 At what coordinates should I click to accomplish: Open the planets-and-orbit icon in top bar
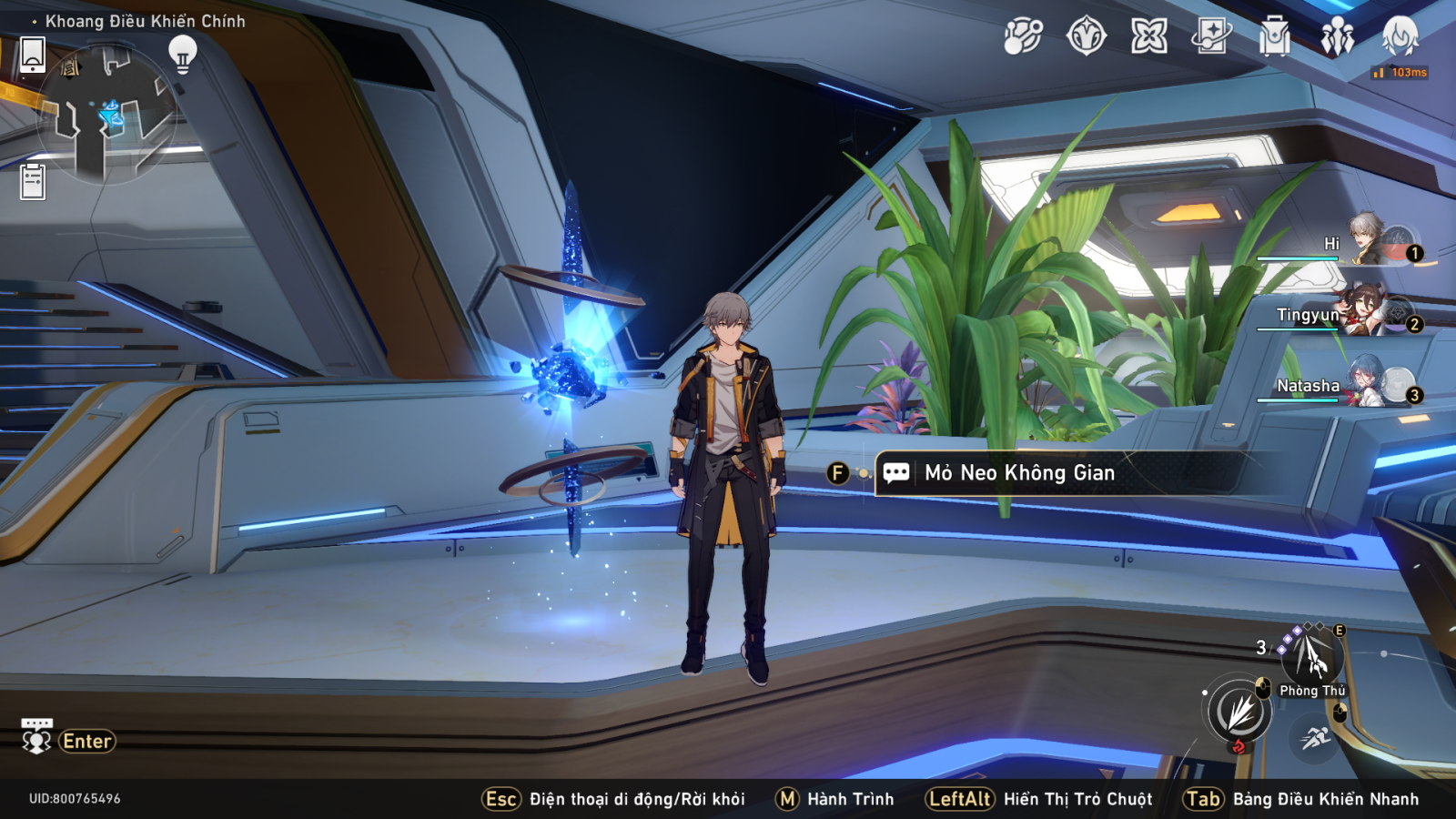1023,37
